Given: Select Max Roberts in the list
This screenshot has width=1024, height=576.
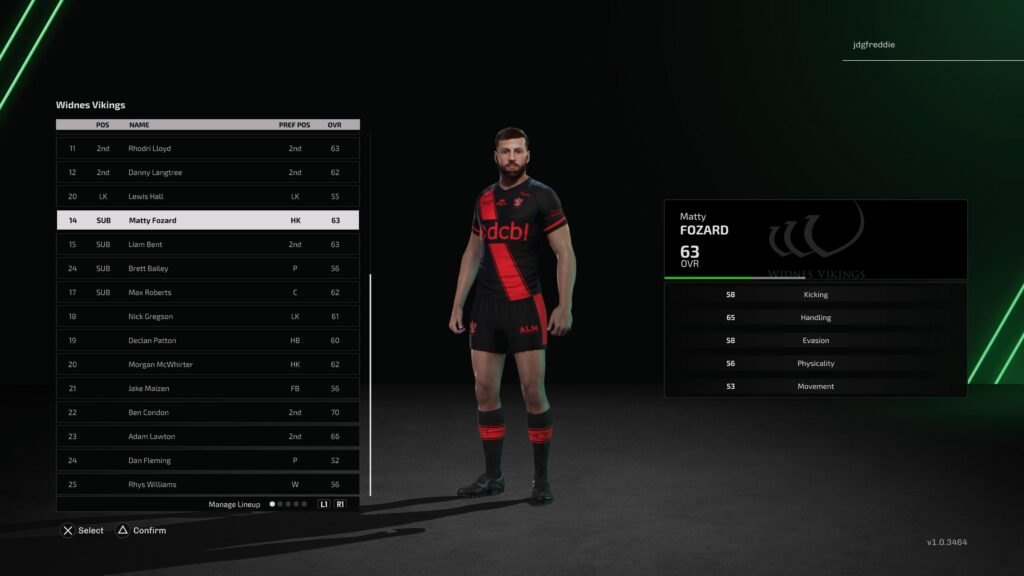Looking at the screenshot, I should pyautogui.click(x=207, y=292).
